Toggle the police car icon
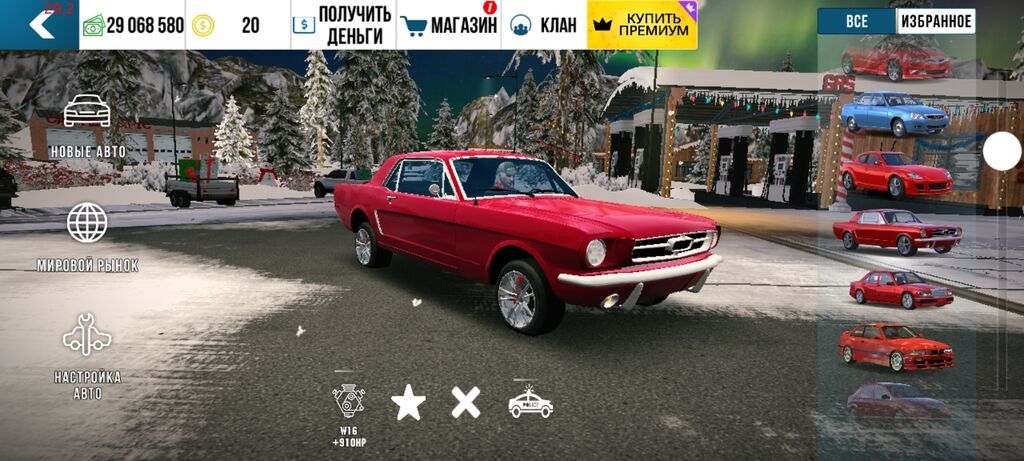Screen dimensions: 1024x461 tap(530, 402)
